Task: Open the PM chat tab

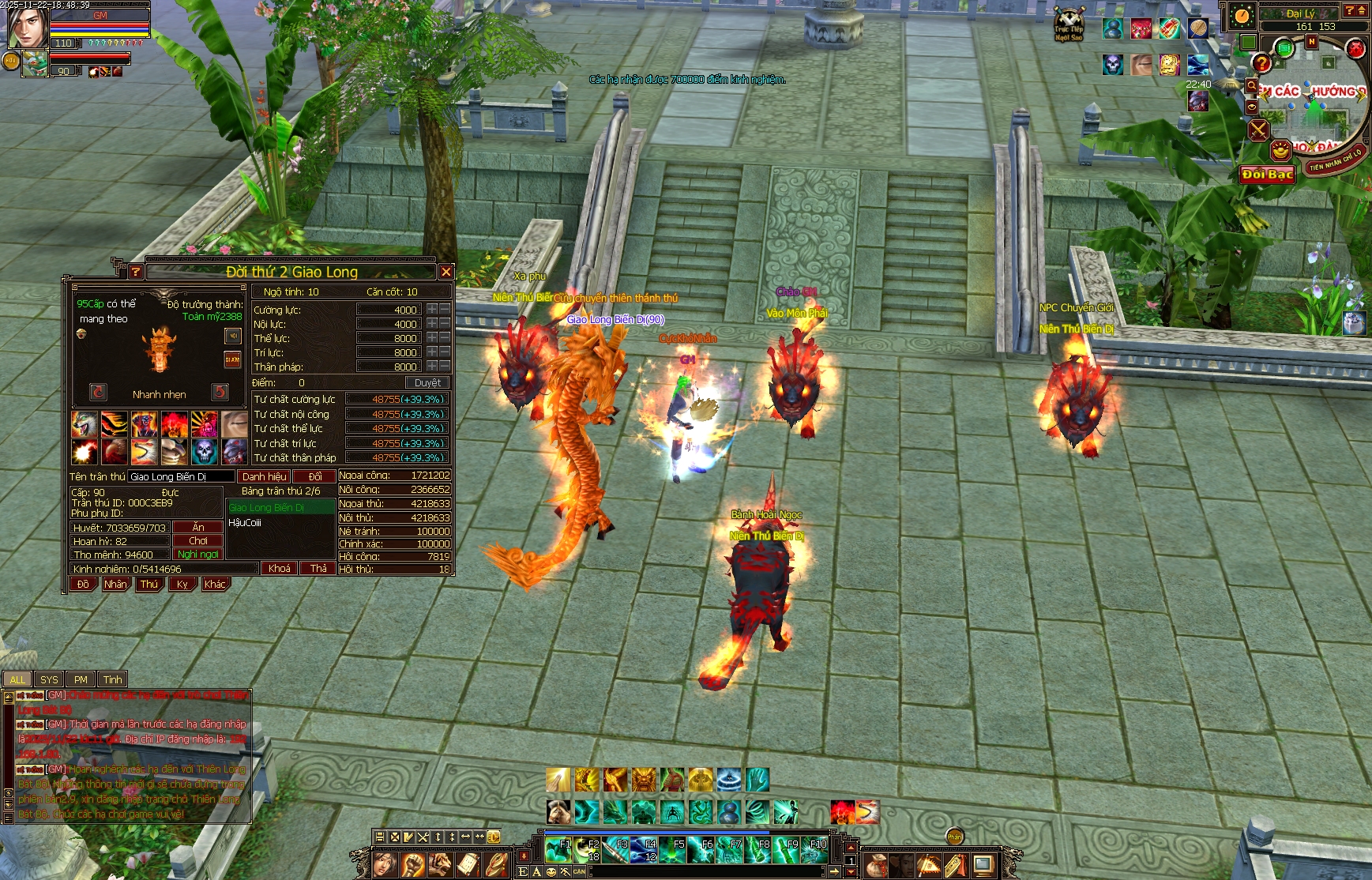Action: [81, 679]
